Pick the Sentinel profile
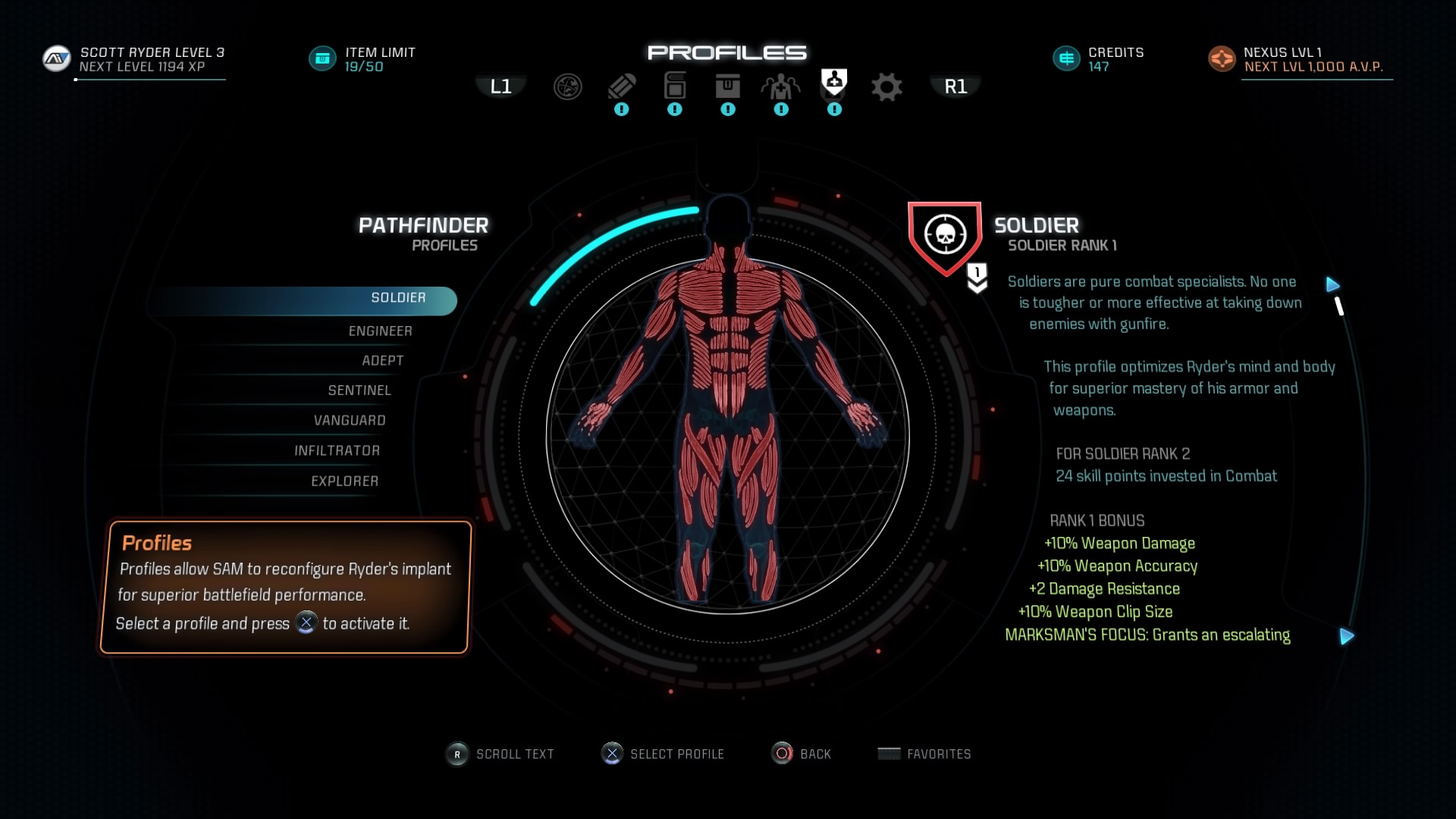 point(359,391)
